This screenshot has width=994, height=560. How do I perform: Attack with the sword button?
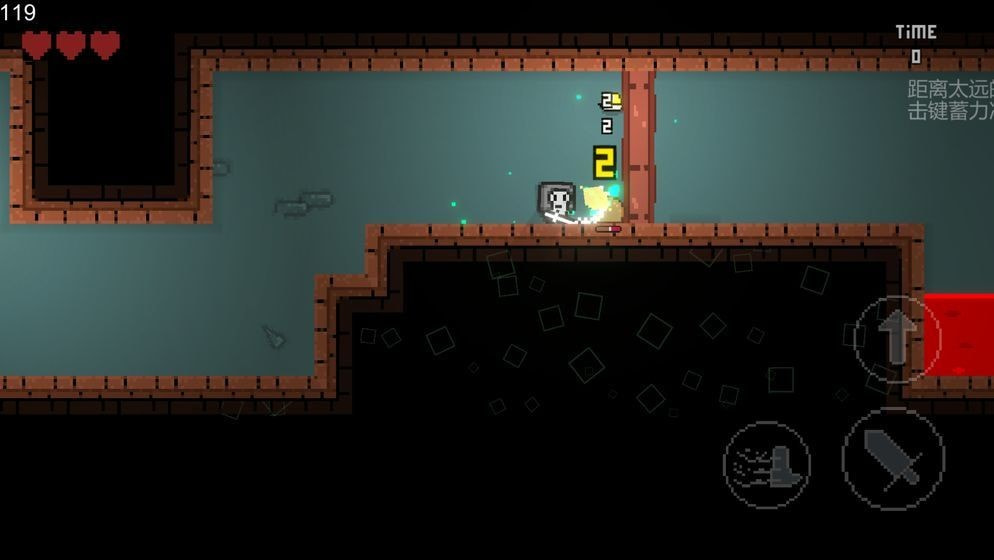pos(892,459)
